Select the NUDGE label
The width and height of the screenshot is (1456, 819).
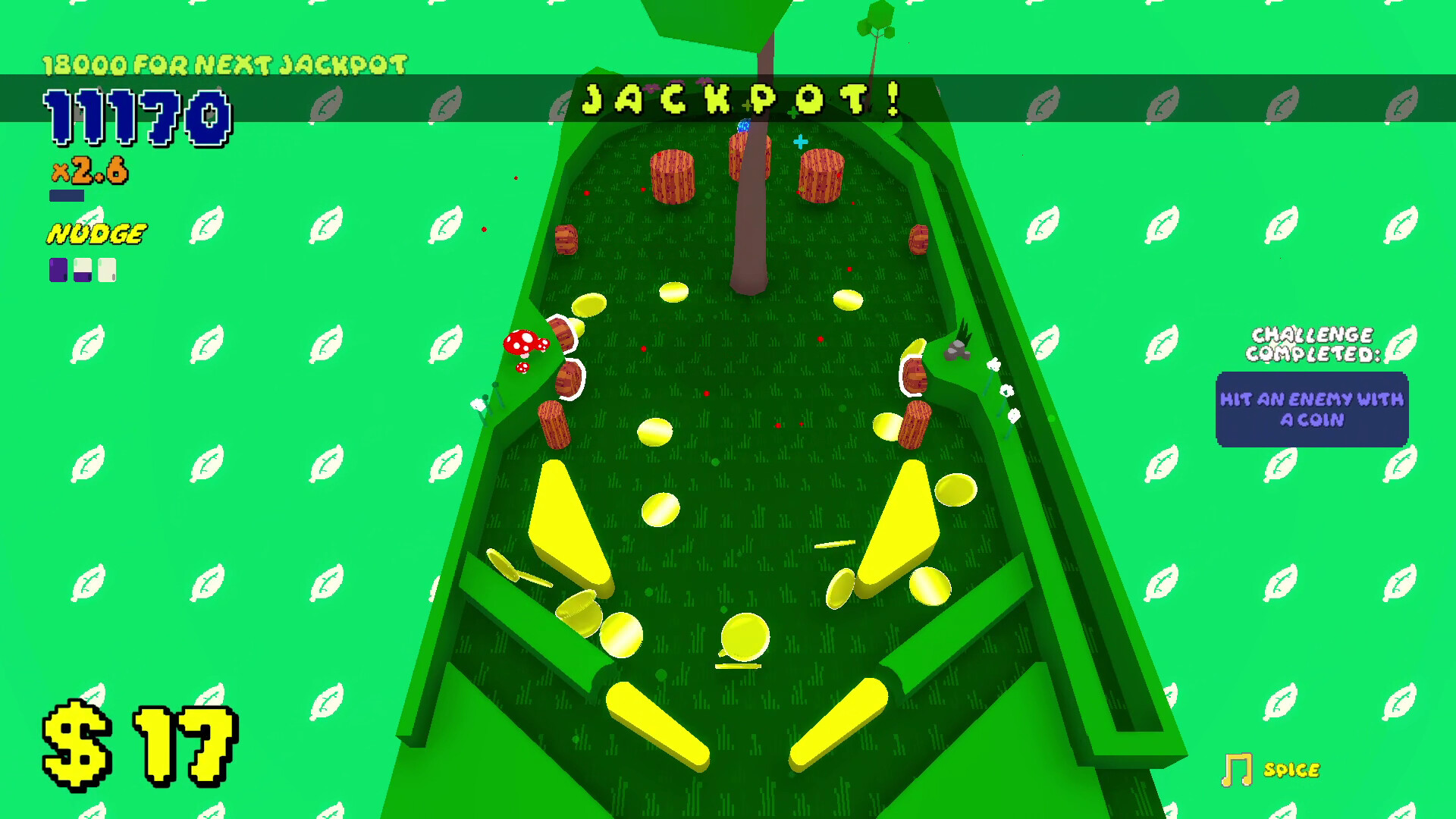97,232
